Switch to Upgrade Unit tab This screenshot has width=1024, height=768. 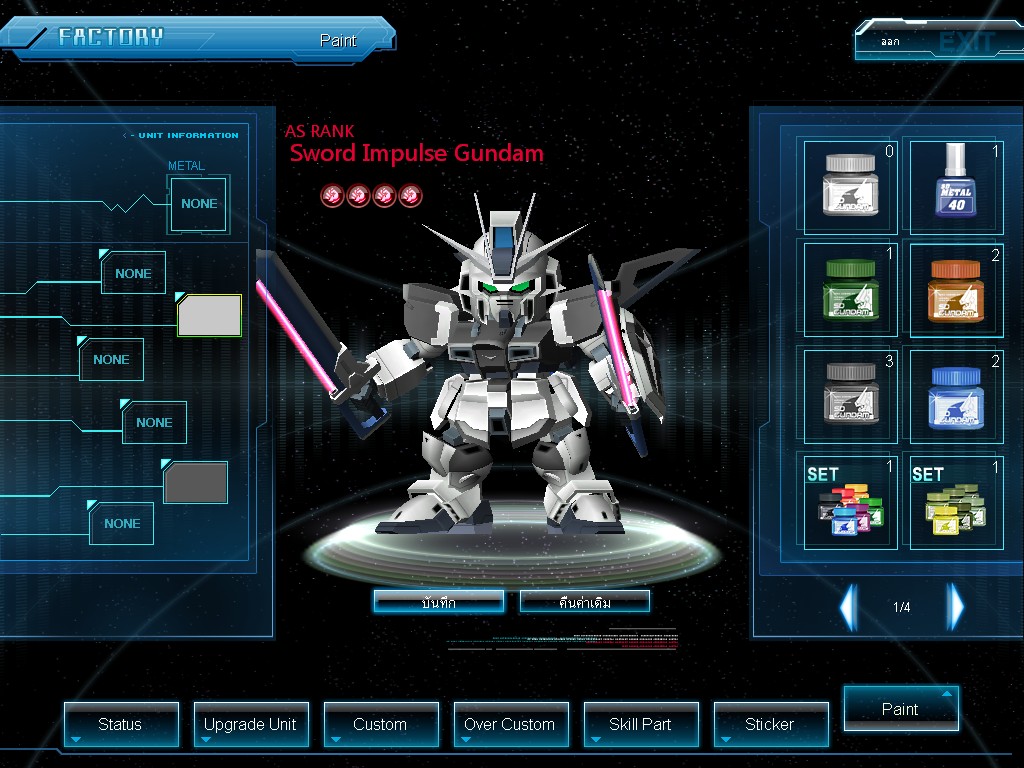click(250, 724)
